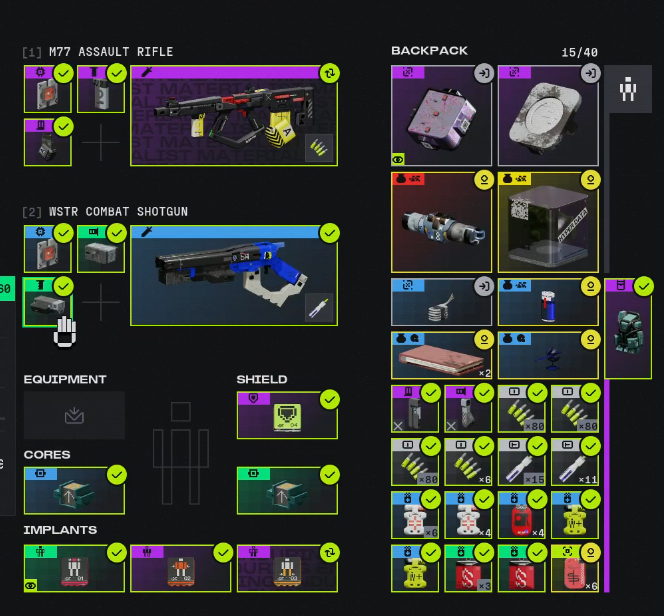664x616 pixels.
Task: Choose the pink consumable stacked x6
Action: pos(574,568)
